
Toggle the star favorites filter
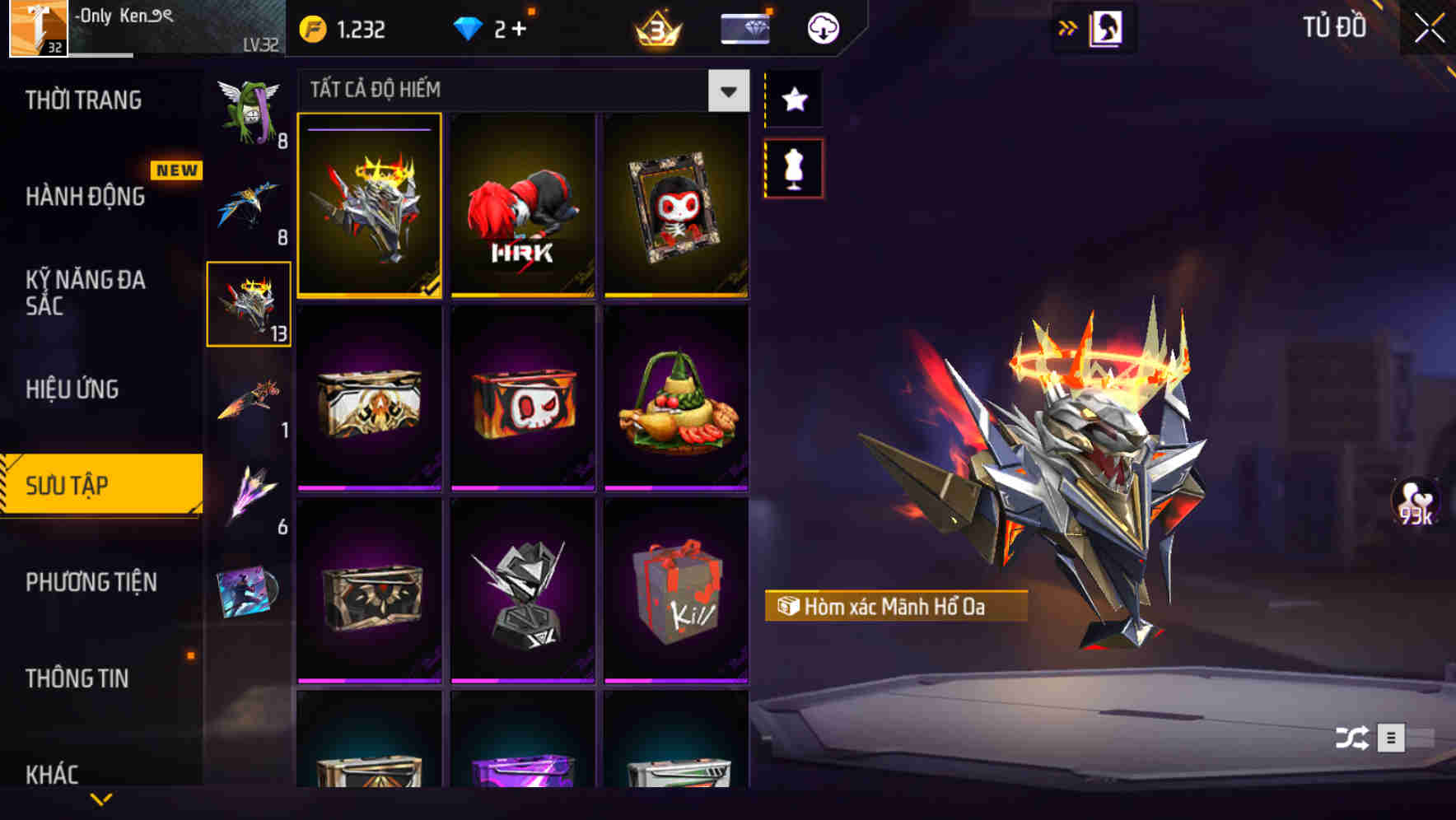[x=793, y=99]
